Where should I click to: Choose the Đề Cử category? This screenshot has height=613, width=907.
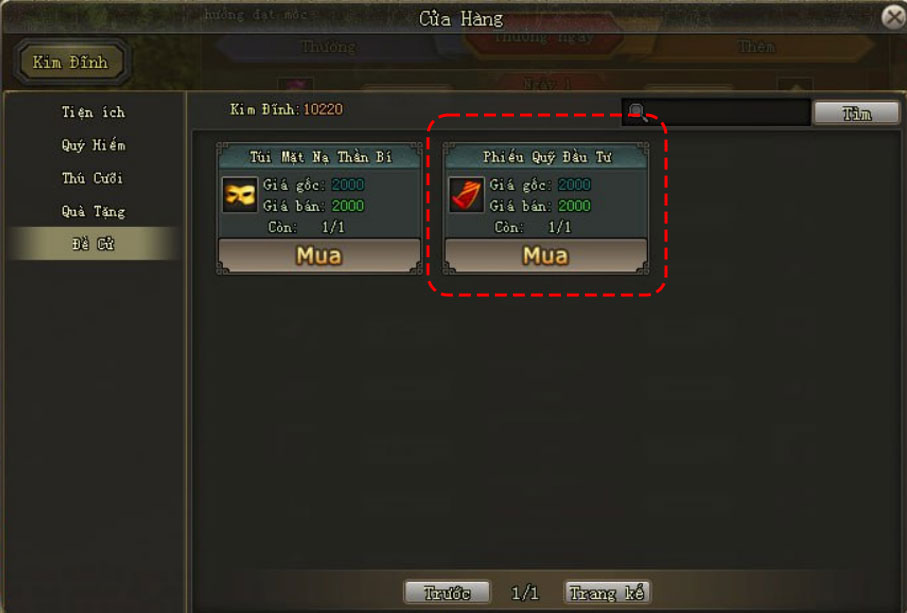point(93,244)
